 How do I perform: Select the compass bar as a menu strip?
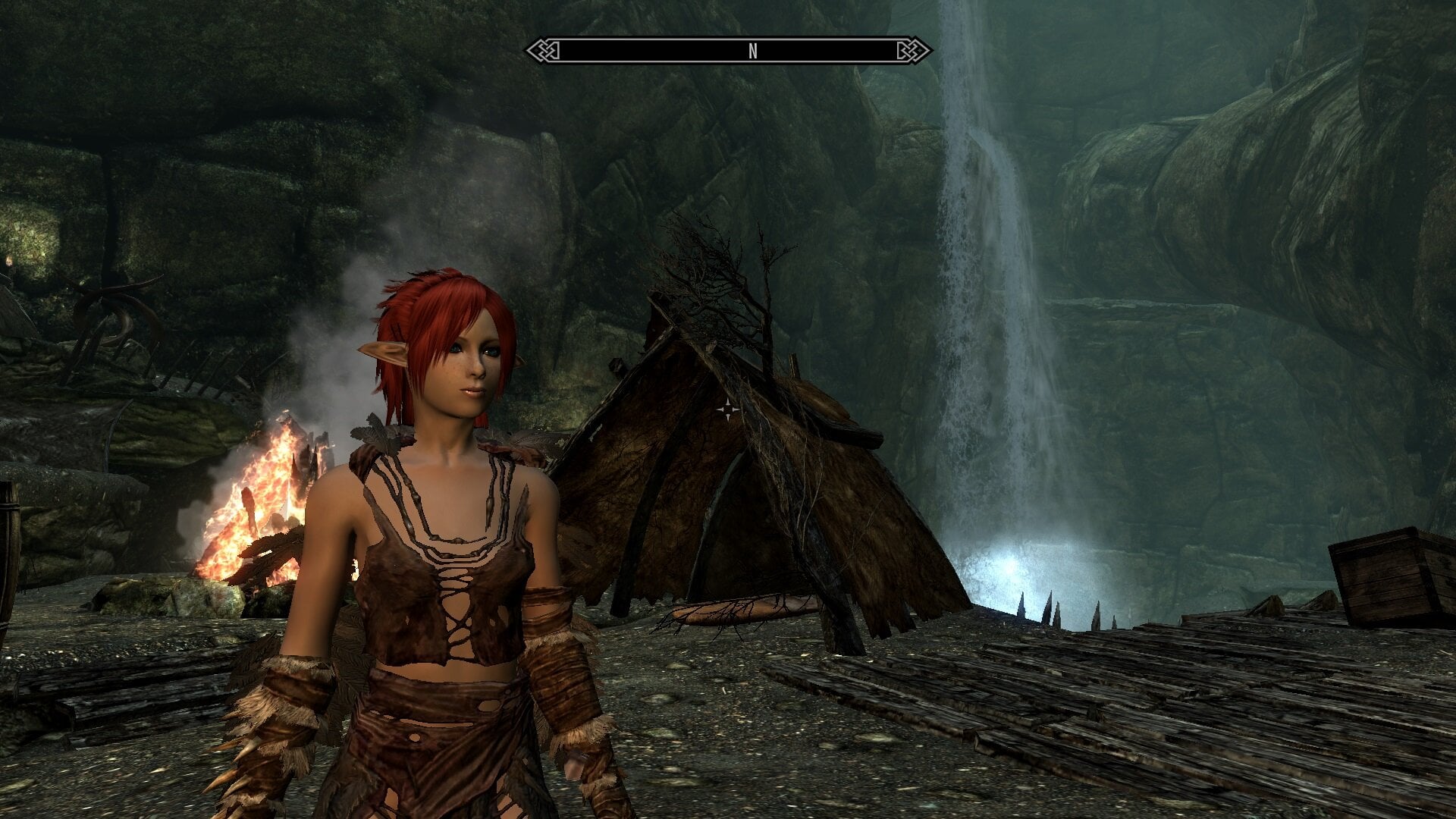(728, 50)
